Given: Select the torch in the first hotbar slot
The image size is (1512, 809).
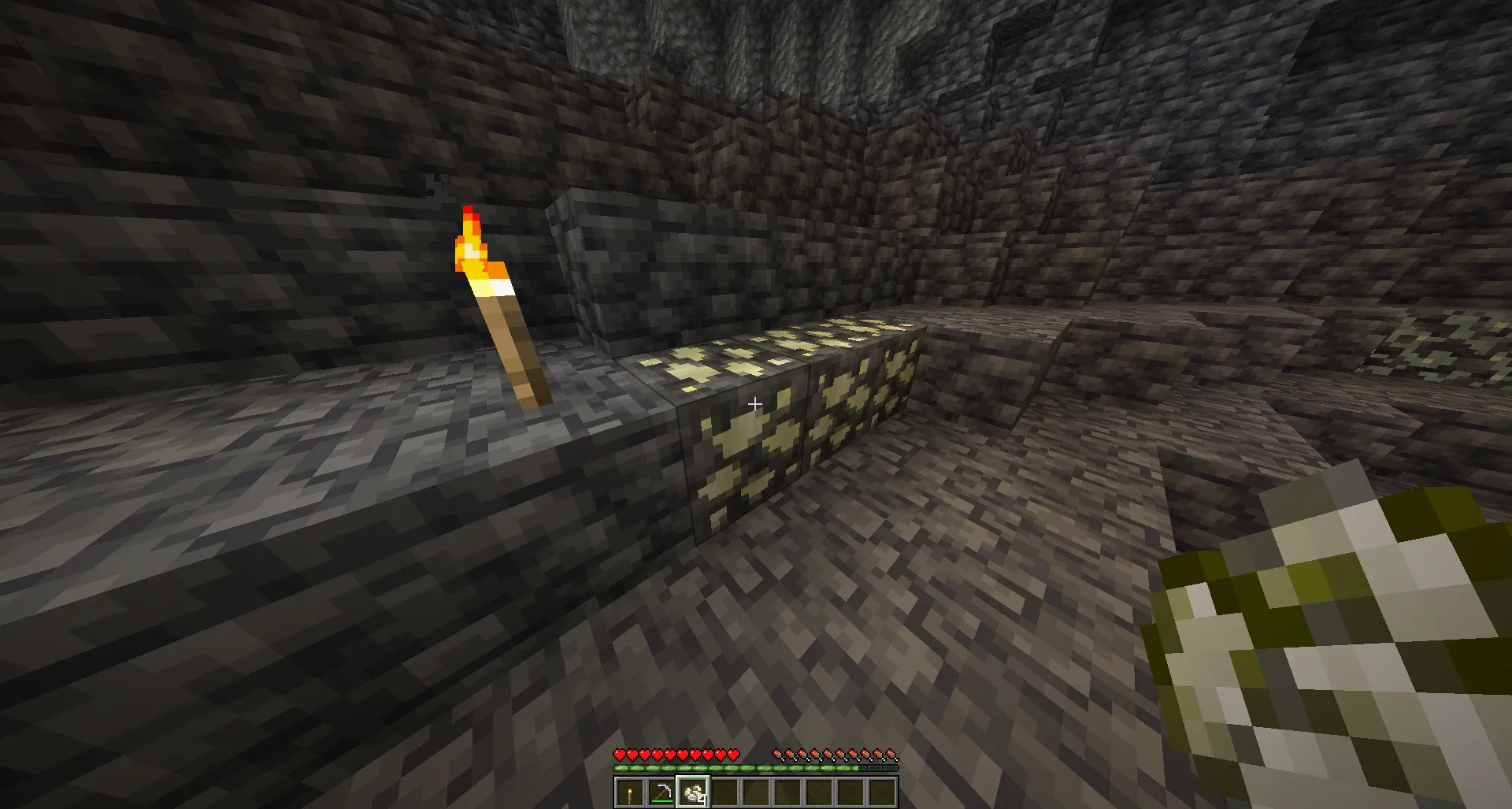Looking at the screenshot, I should (630, 792).
